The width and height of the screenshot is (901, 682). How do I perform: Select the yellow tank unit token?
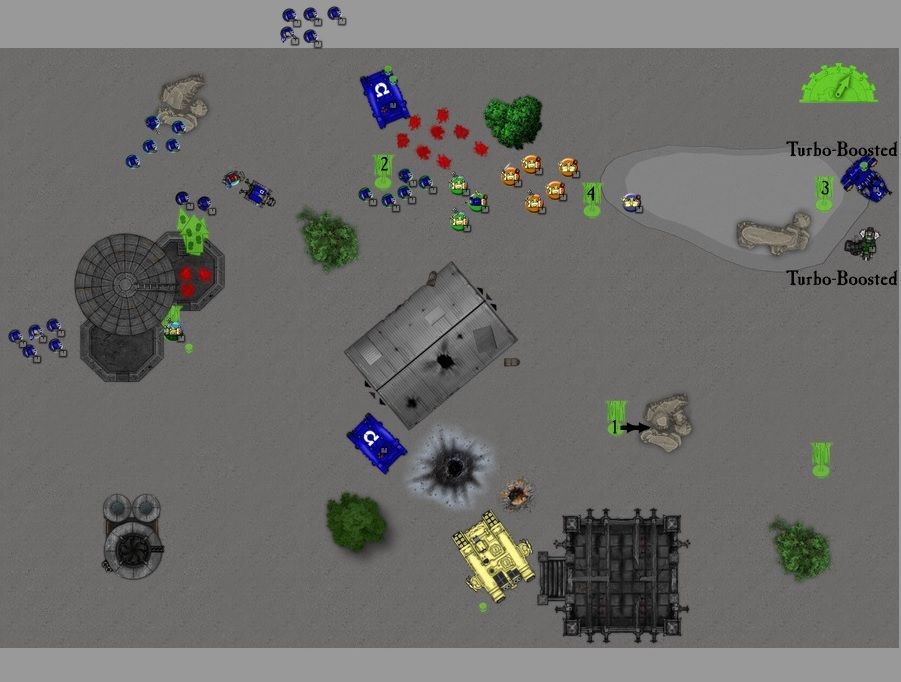tap(491, 554)
